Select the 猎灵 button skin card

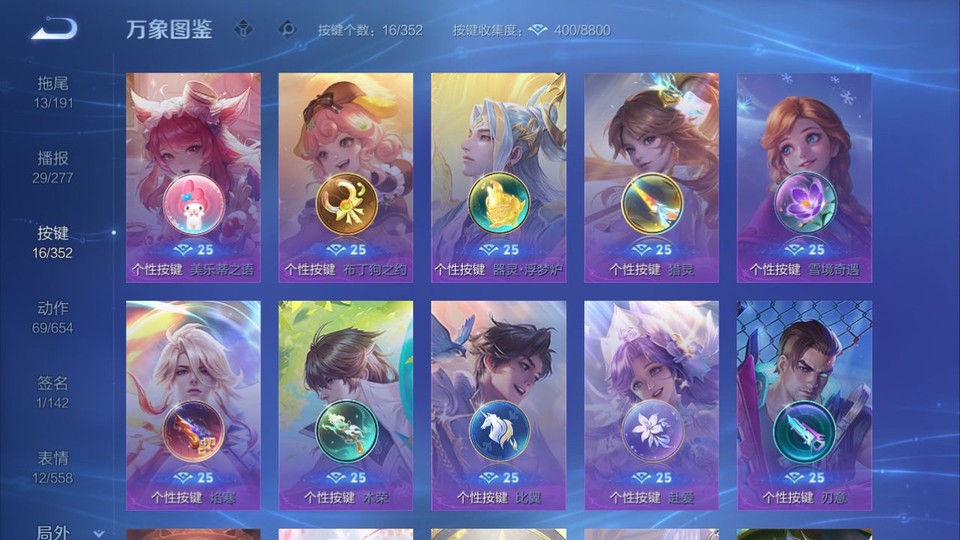tap(651, 177)
